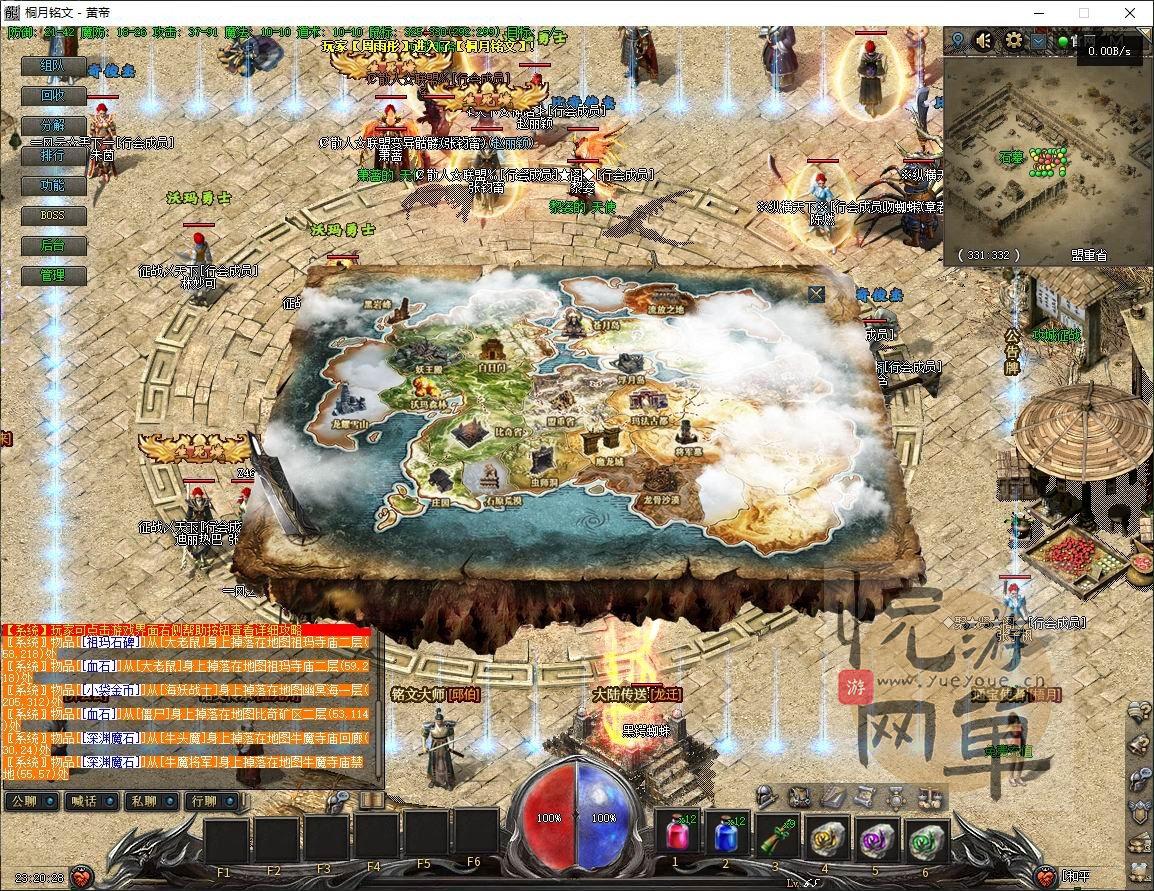The width and height of the screenshot is (1154, 891).
Task: Click the 回收 recycle button
Action: (52, 96)
